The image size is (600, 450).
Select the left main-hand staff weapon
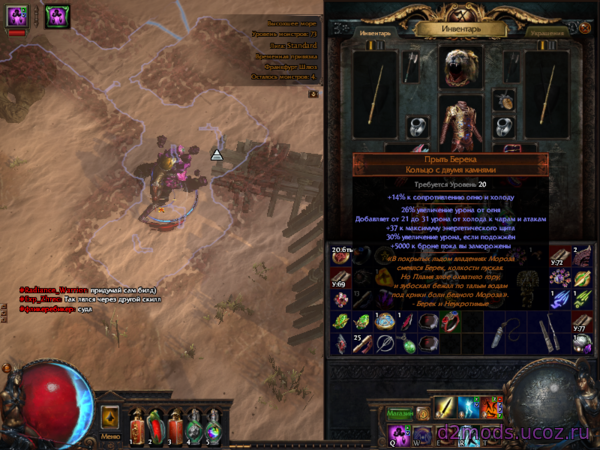coord(377,92)
